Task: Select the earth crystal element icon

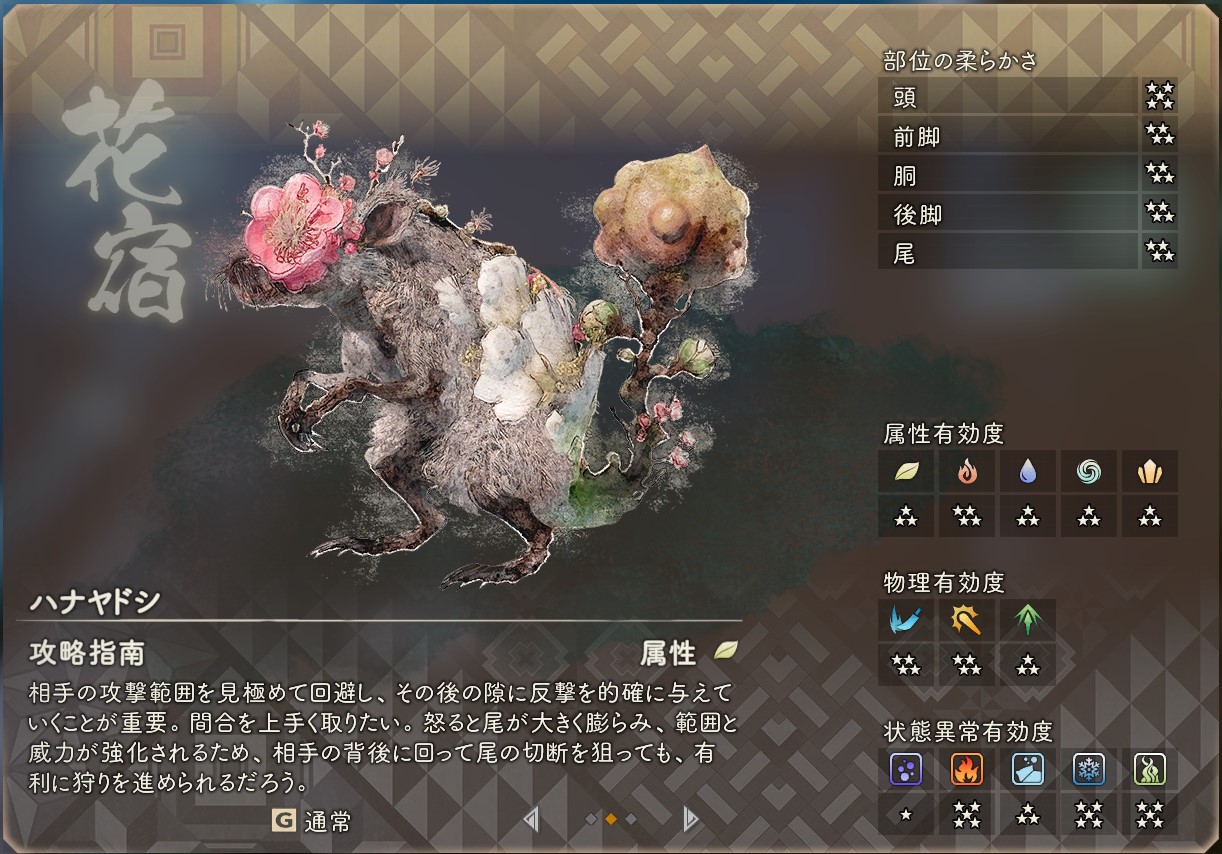Action: click(1150, 471)
